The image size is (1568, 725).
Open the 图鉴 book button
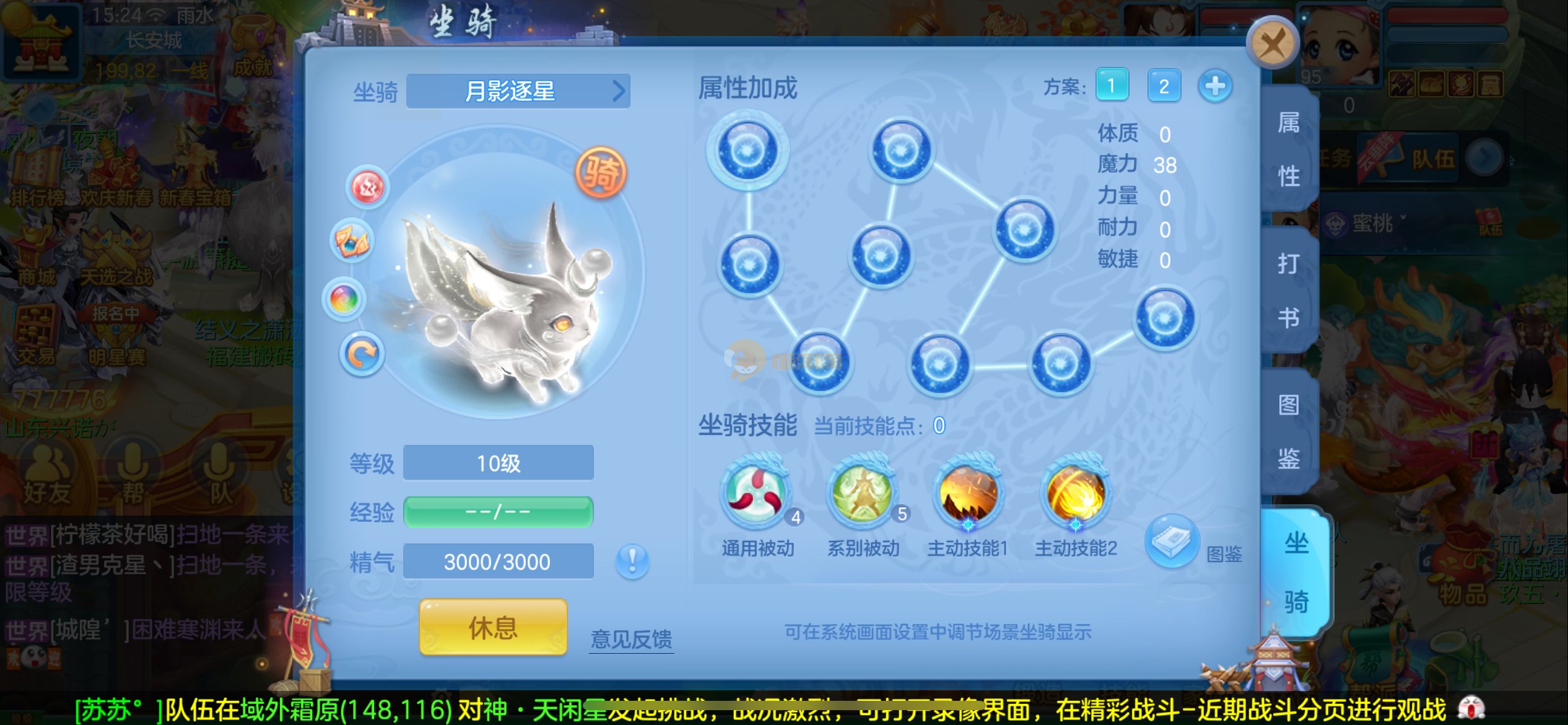point(1172,541)
